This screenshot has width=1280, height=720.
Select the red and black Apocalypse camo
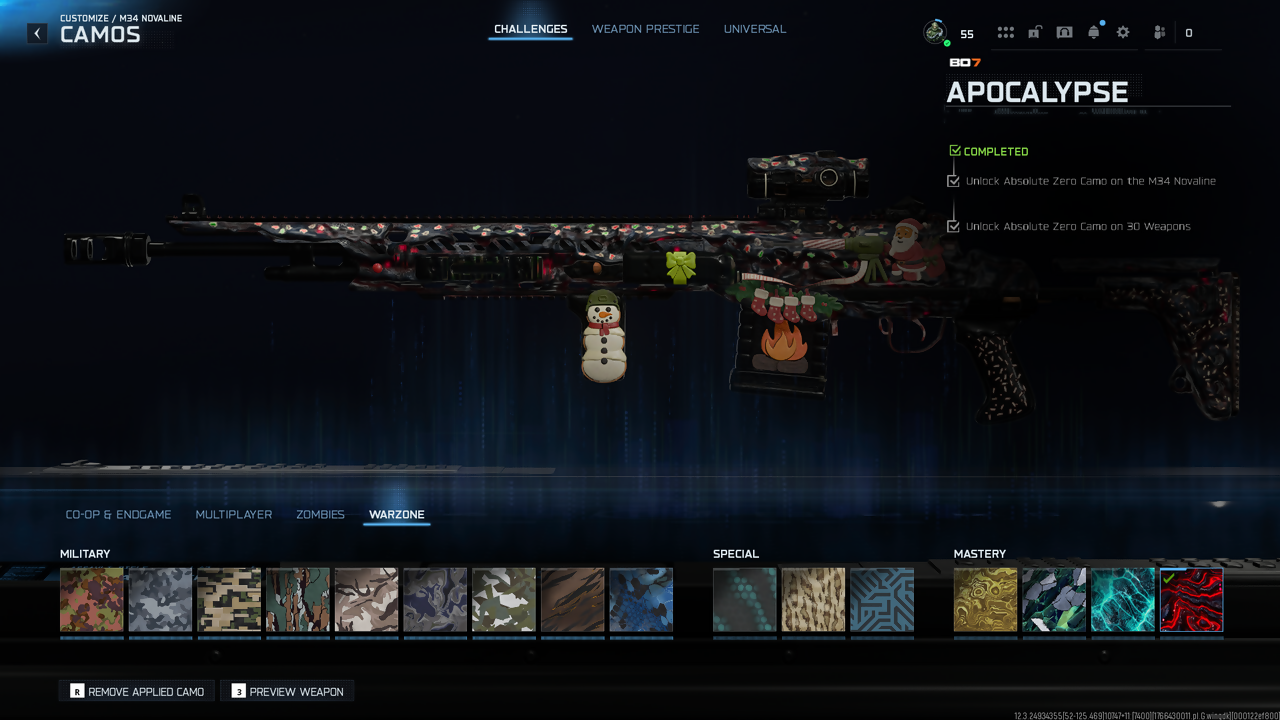1191,600
